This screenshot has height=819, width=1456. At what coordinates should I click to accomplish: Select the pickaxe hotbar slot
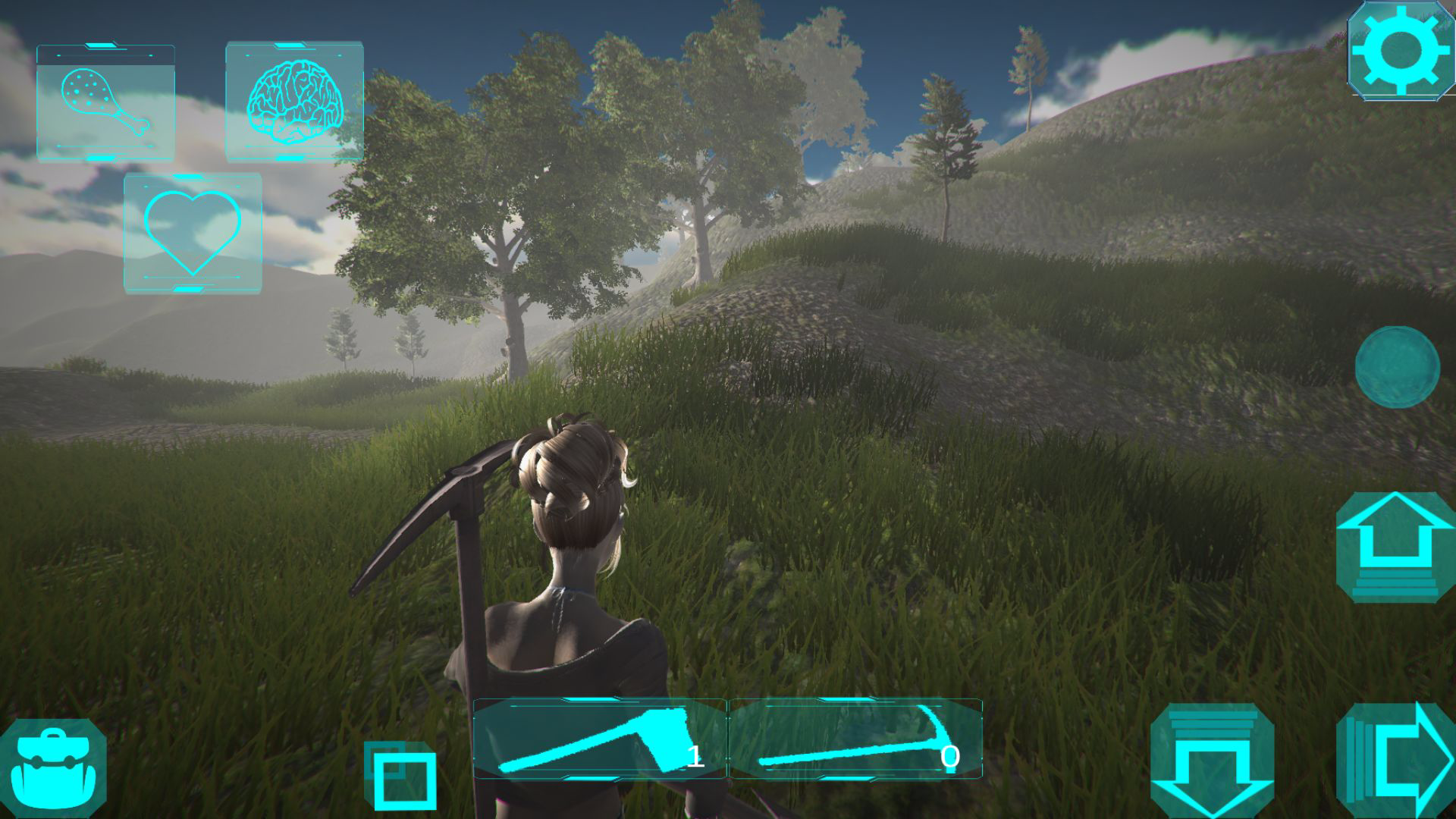[x=855, y=739]
